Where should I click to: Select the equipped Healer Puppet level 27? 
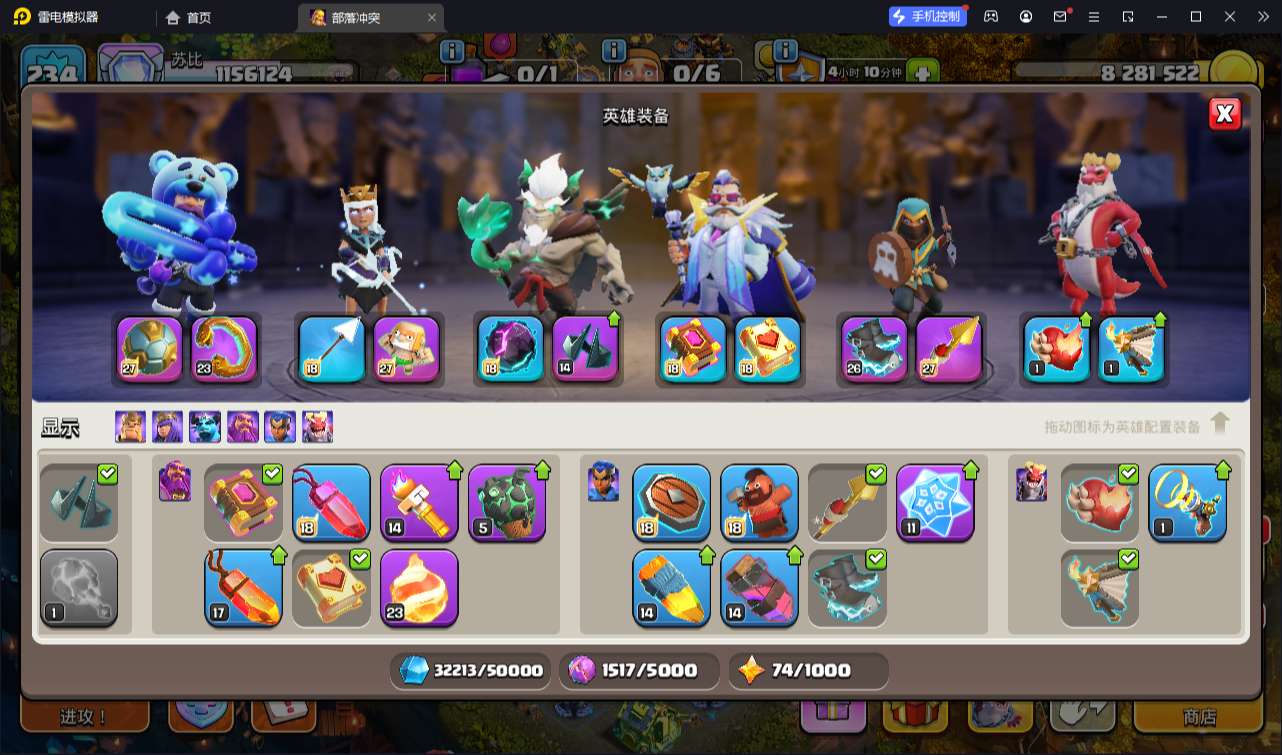[x=407, y=349]
